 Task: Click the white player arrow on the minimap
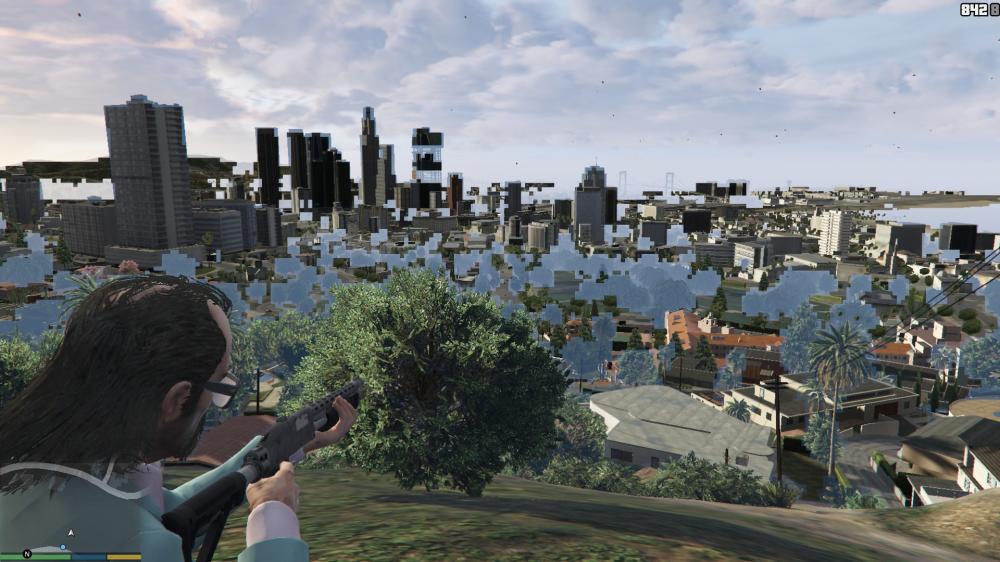pyautogui.click(x=71, y=533)
